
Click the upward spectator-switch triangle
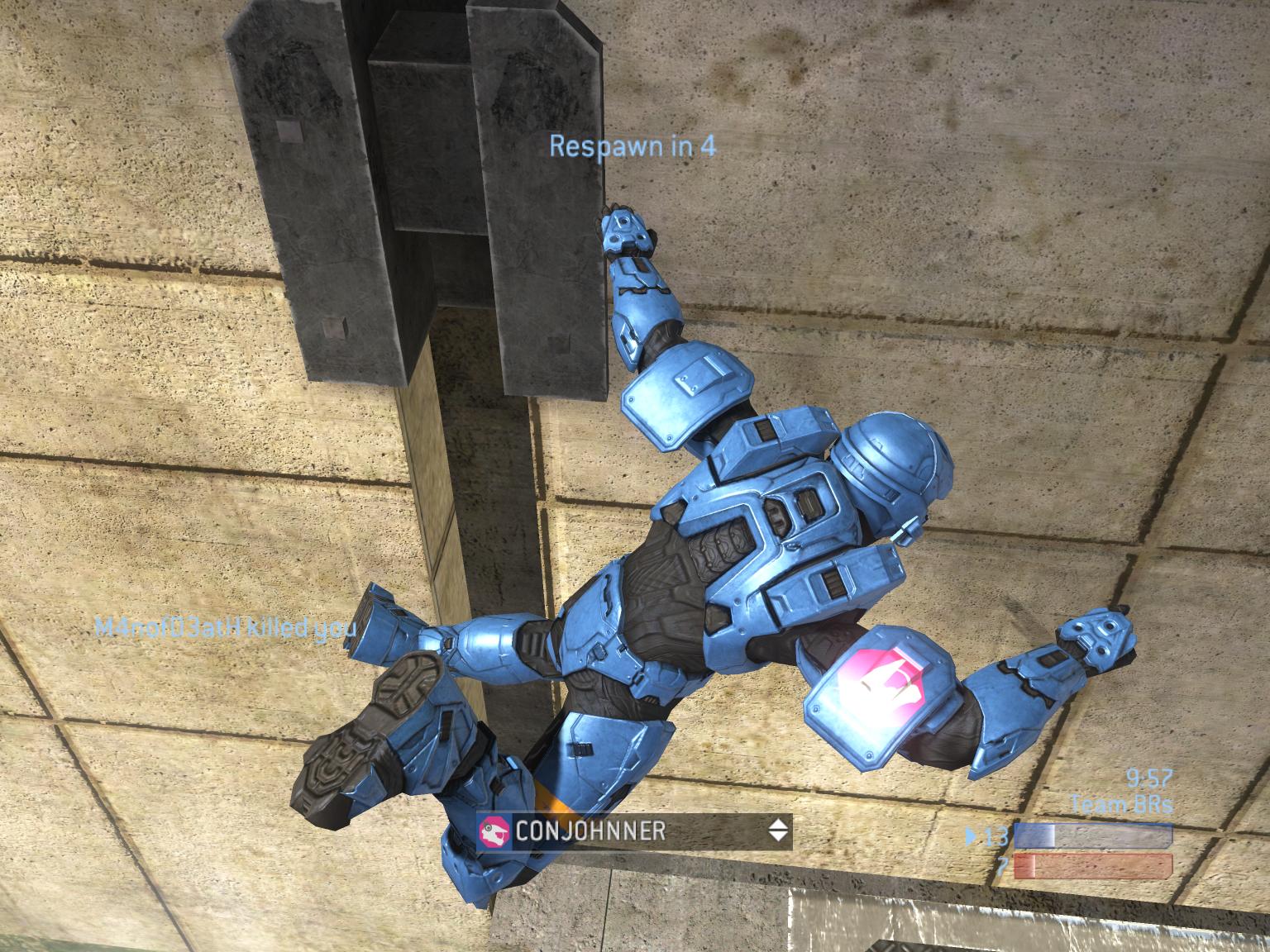[777, 826]
